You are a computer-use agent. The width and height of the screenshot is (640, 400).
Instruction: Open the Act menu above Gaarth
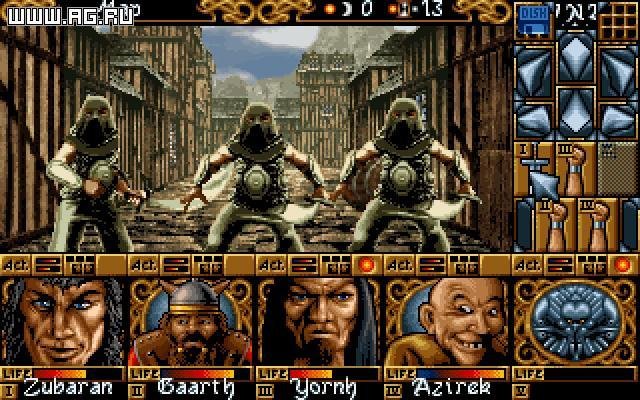pos(143,265)
